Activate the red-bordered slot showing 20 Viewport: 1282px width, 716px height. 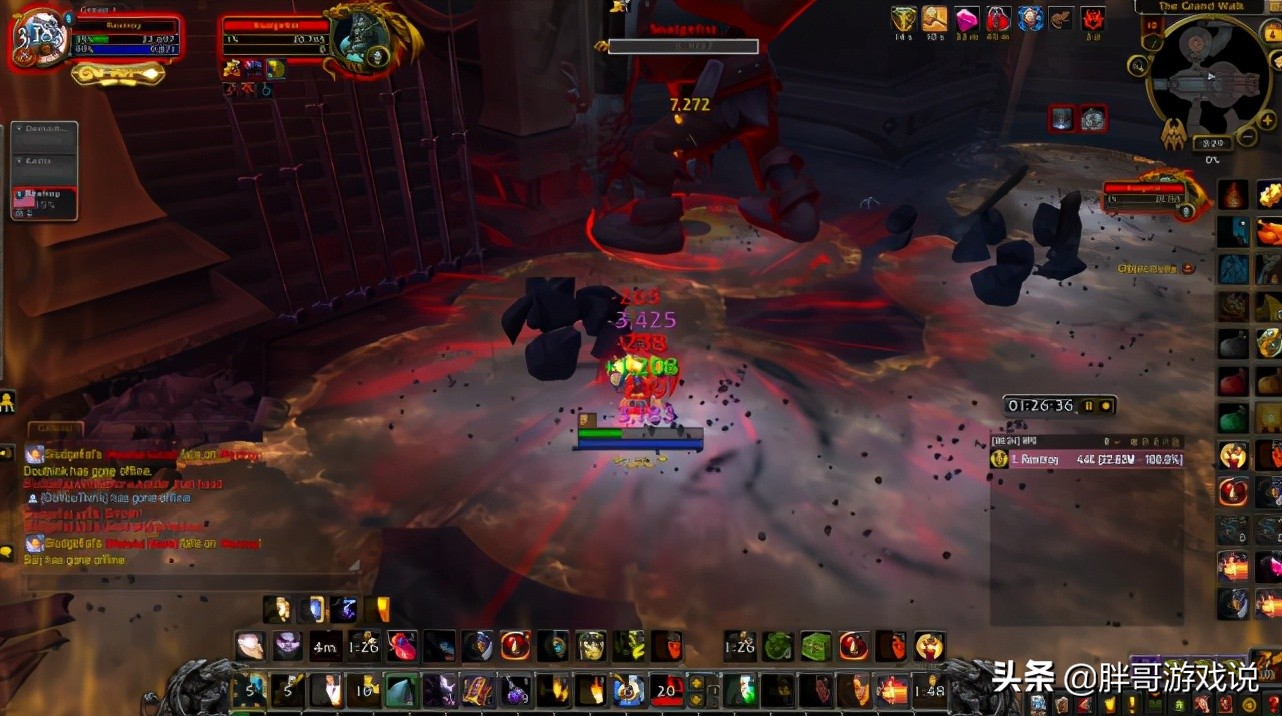pos(667,691)
